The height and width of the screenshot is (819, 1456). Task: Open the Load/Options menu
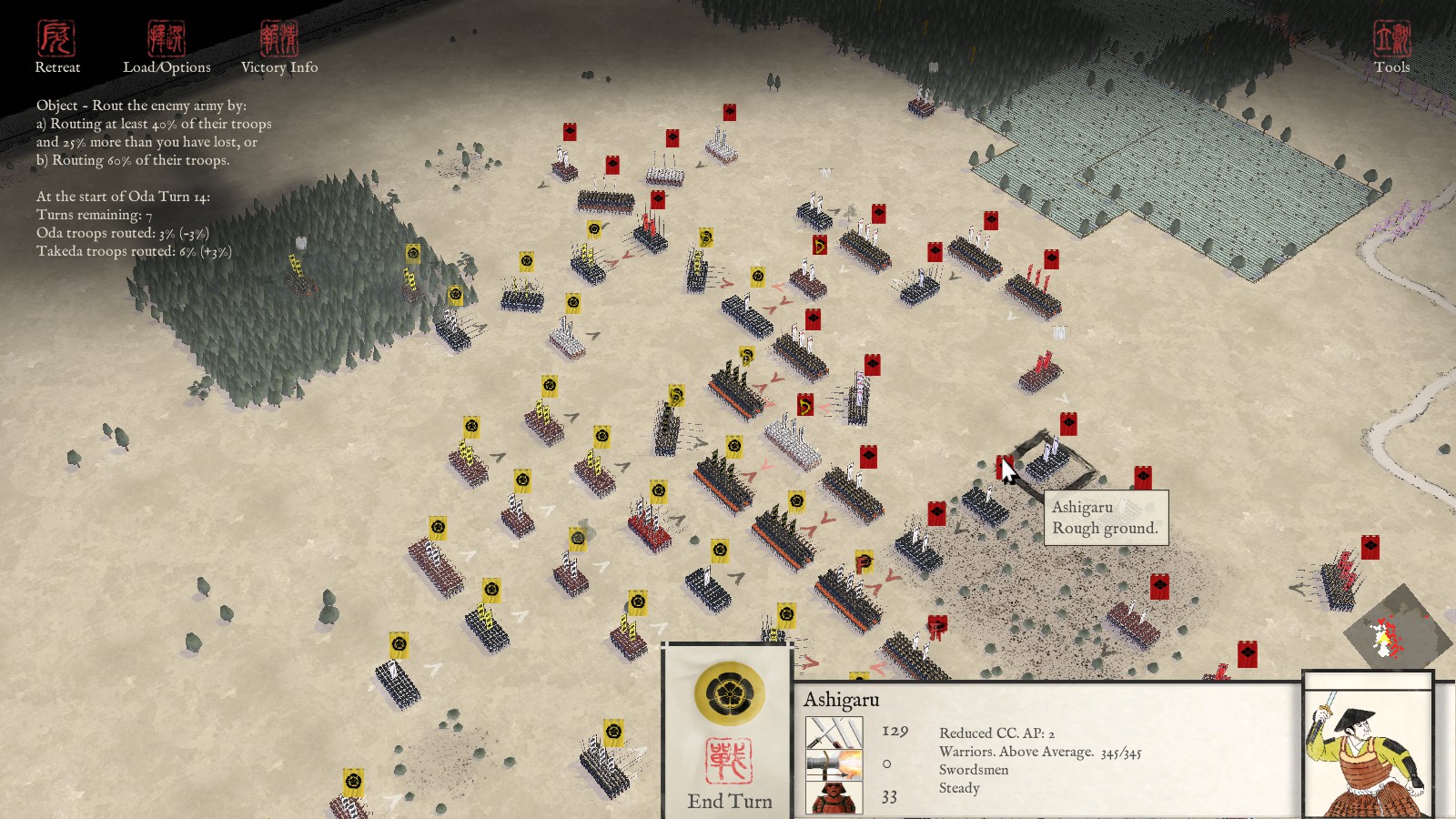[x=167, y=47]
